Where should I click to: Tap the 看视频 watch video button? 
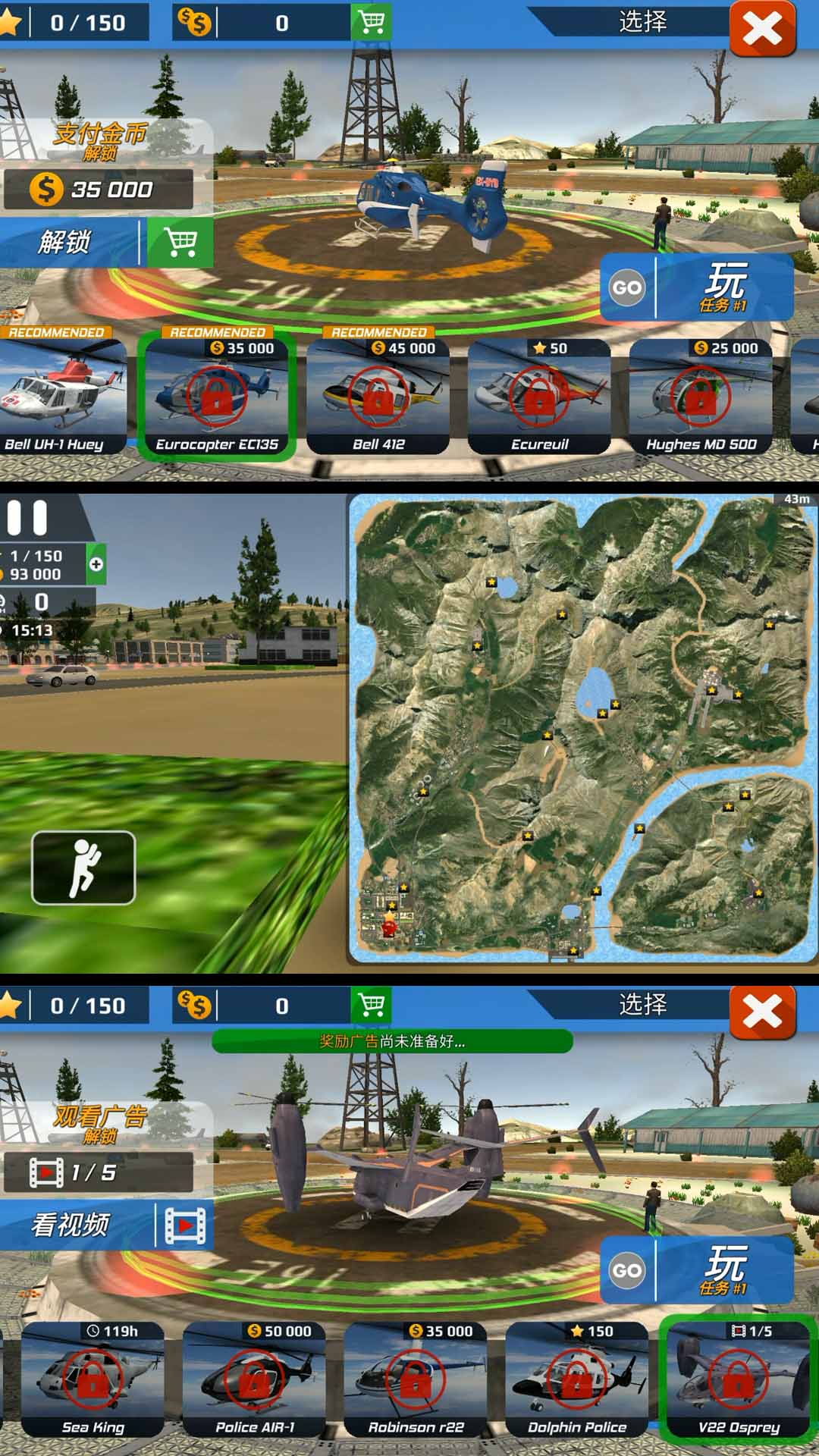tap(72, 1225)
